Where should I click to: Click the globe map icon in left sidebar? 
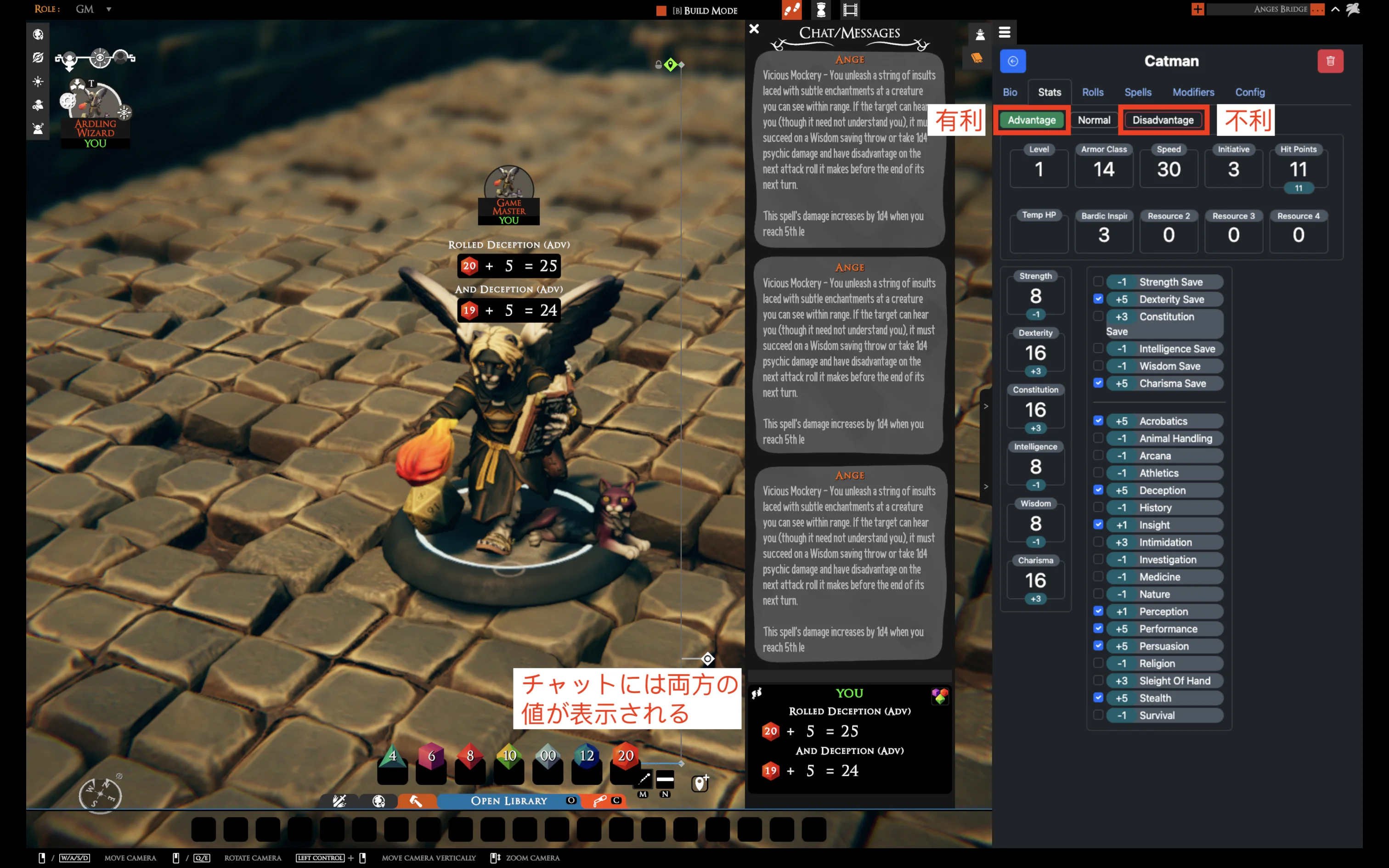click(x=38, y=34)
